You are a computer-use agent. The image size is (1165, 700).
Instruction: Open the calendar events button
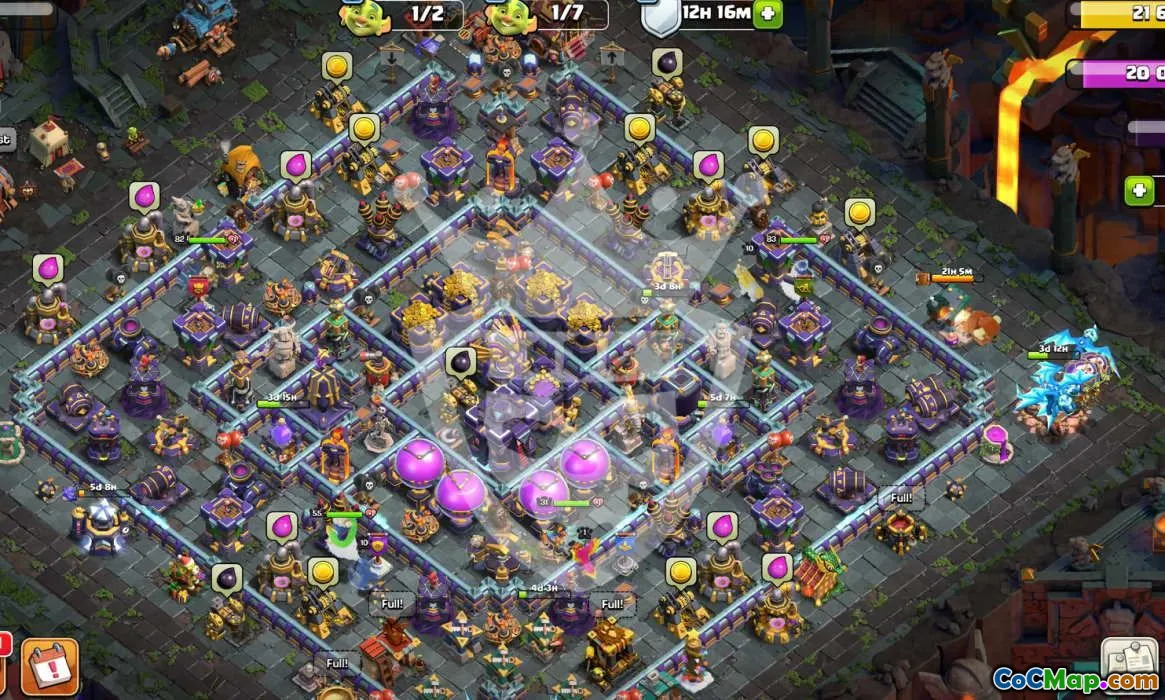[x=49, y=667]
